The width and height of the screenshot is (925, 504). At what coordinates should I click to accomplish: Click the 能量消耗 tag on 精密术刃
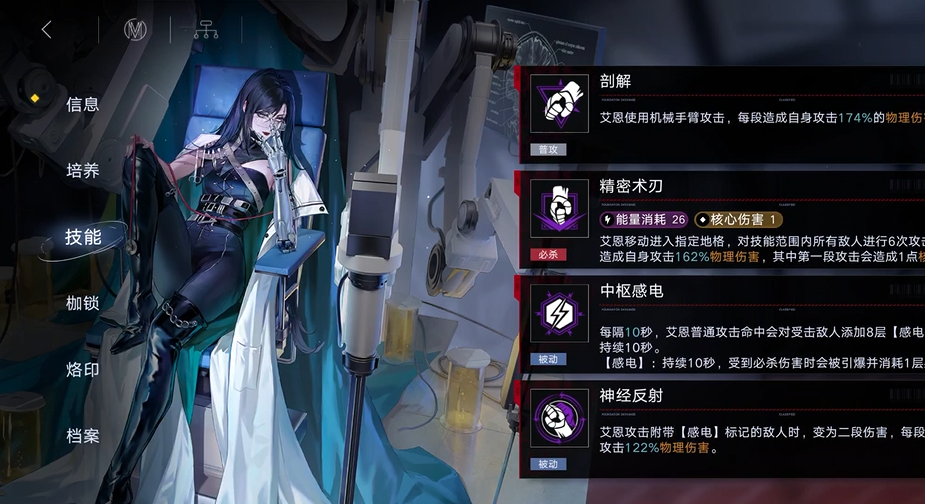643,219
